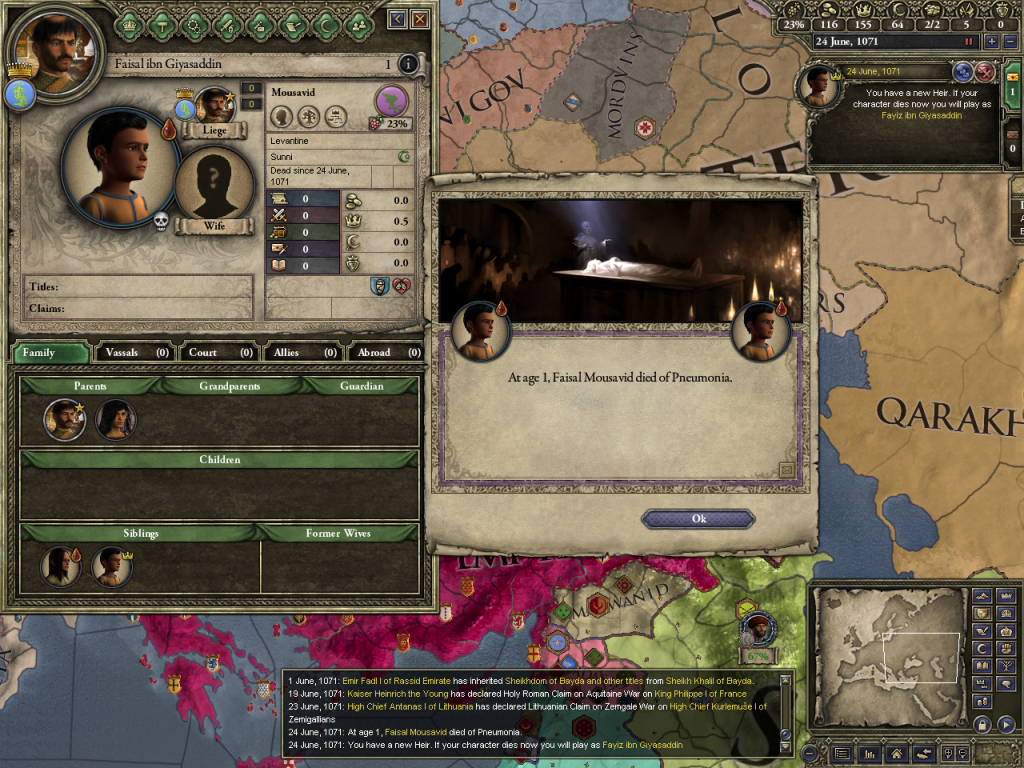Switch to the Vassals tab
Image resolution: width=1024 pixels, height=768 pixels.
coord(135,352)
